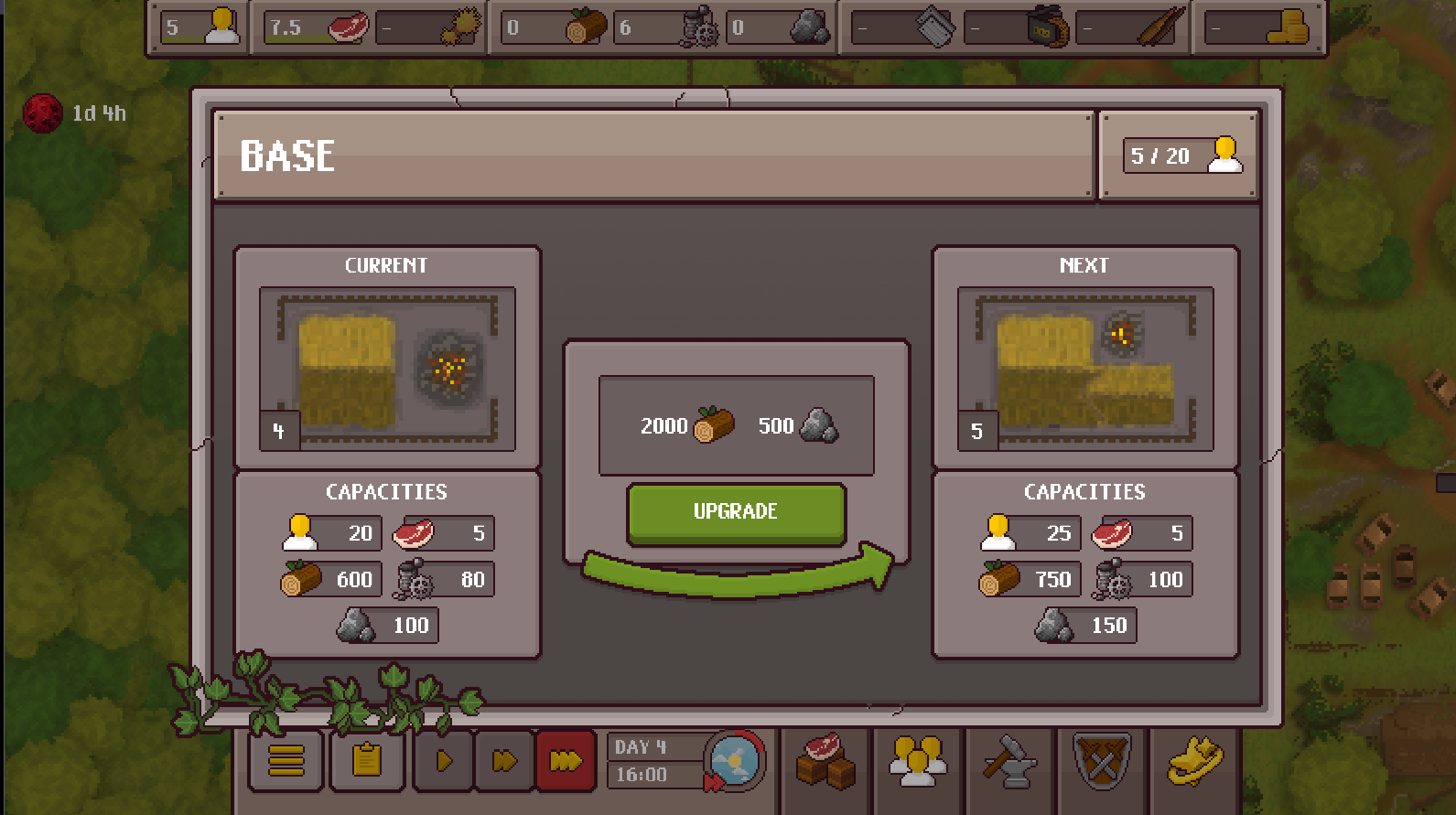Open the hamburger main menu
The width and height of the screenshot is (1456, 815).
[286, 760]
